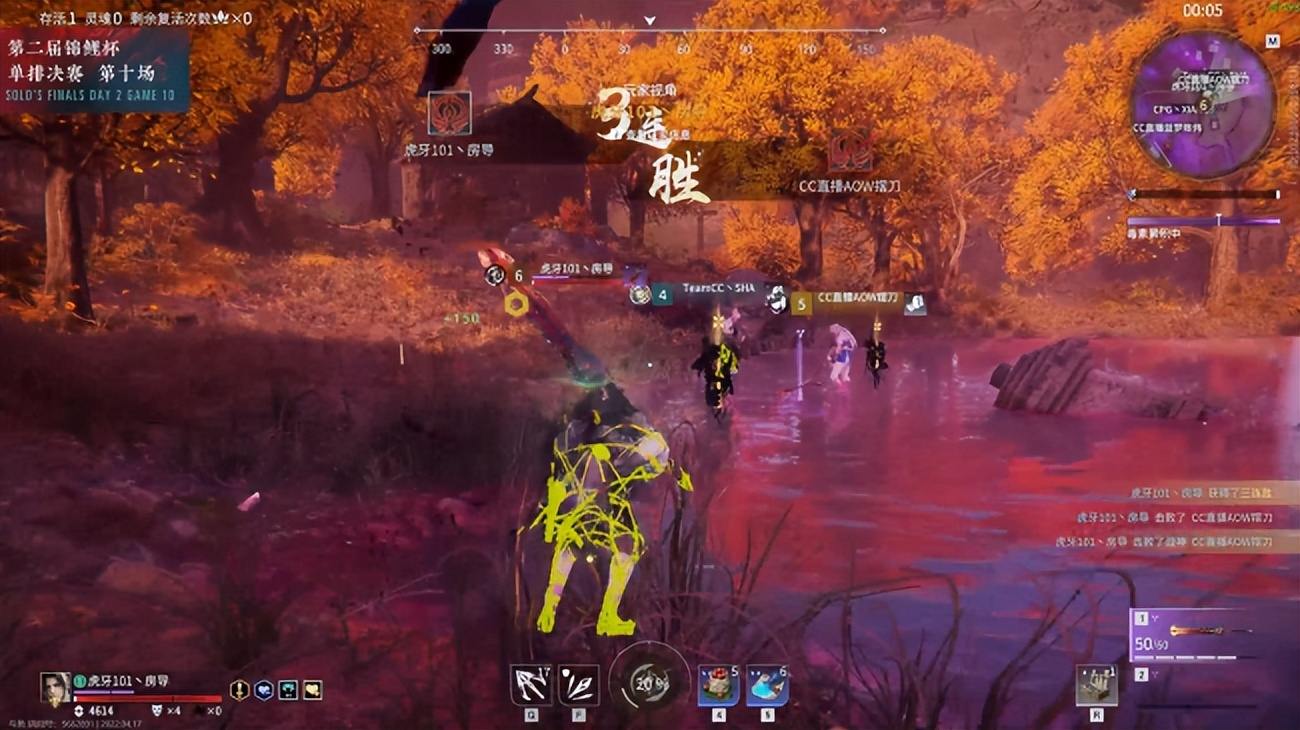The width and height of the screenshot is (1300, 730).
Task: Click the cannon consumable icon bound to R
Action: tap(1095, 685)
